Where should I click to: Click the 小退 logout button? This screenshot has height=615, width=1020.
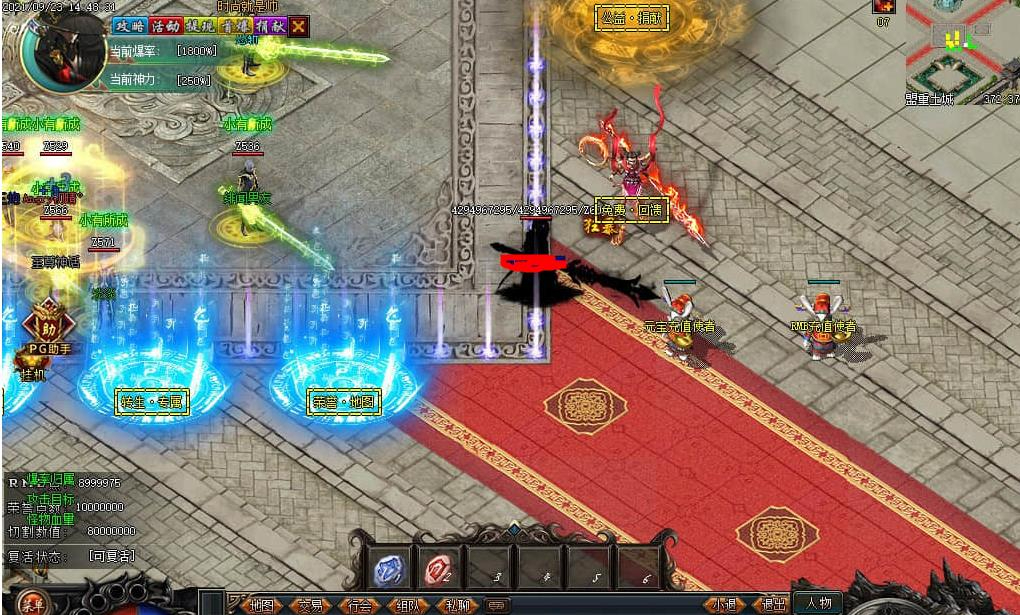click(x=723, y=605)
